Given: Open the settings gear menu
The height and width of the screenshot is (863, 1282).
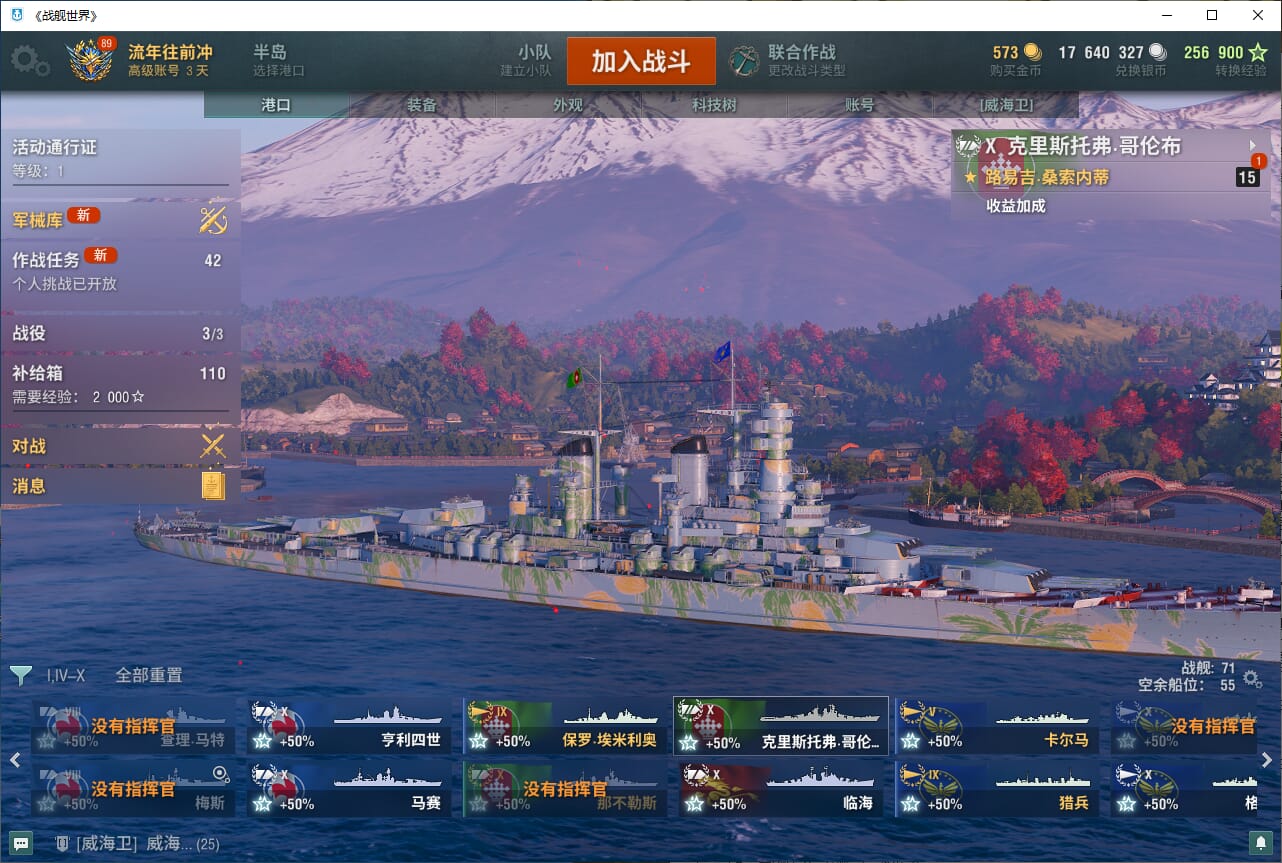Looking at the screenshot, I should click(x=29, y=61).
